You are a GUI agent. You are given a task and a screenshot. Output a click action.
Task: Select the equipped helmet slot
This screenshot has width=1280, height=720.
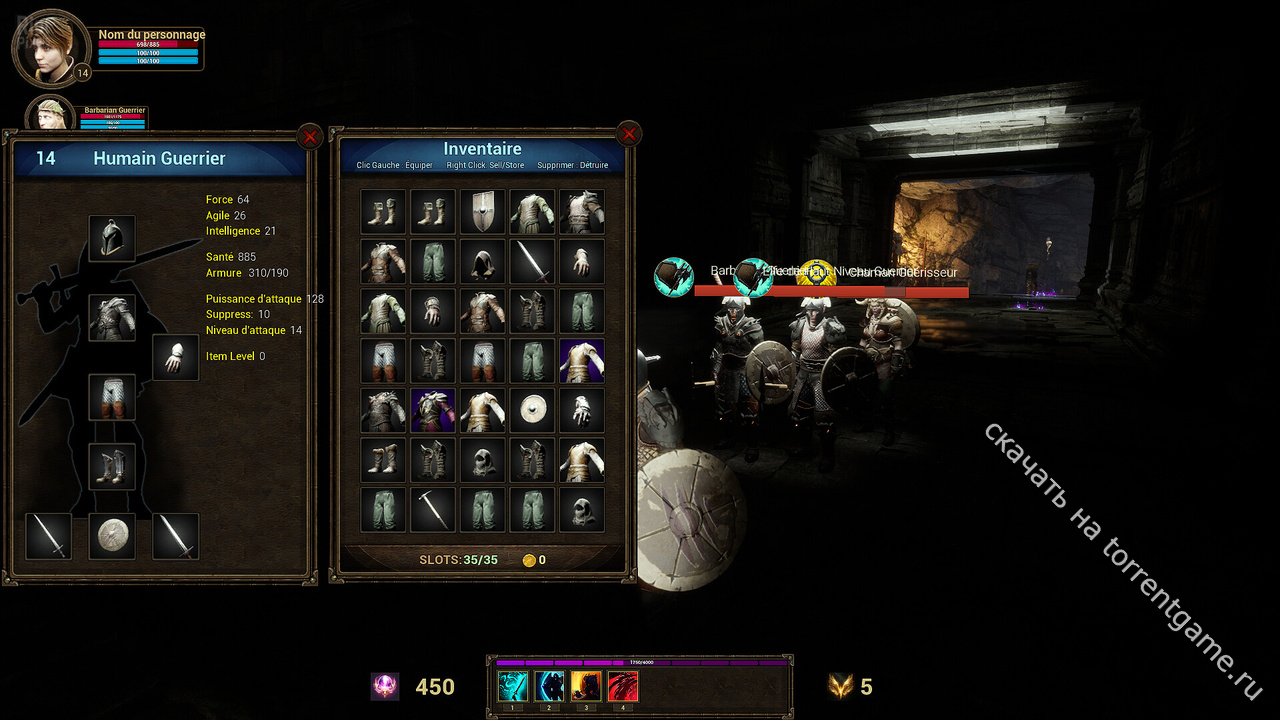112,238
